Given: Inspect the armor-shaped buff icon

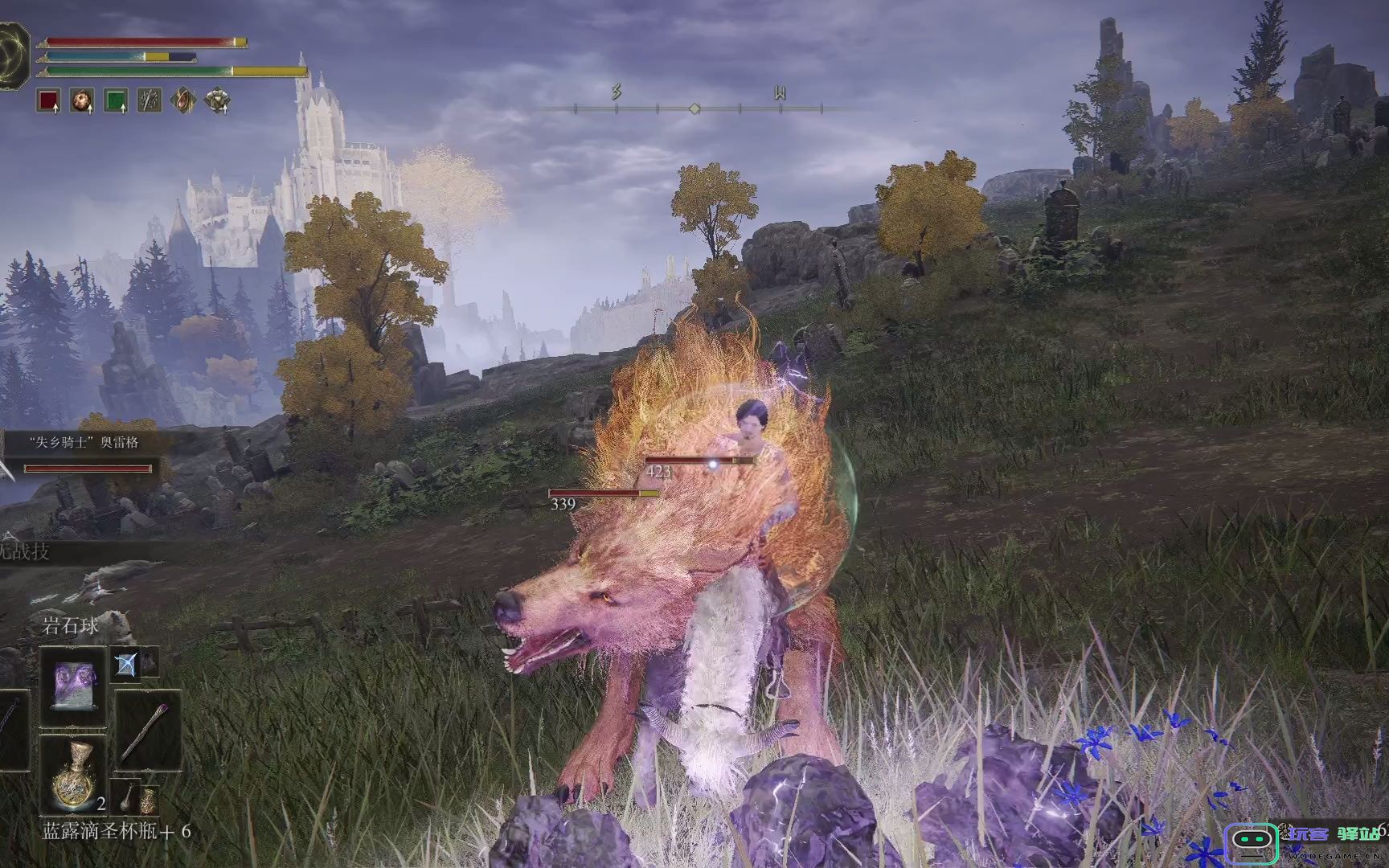Looking at the screenshot, I should [x=217, y=100].
